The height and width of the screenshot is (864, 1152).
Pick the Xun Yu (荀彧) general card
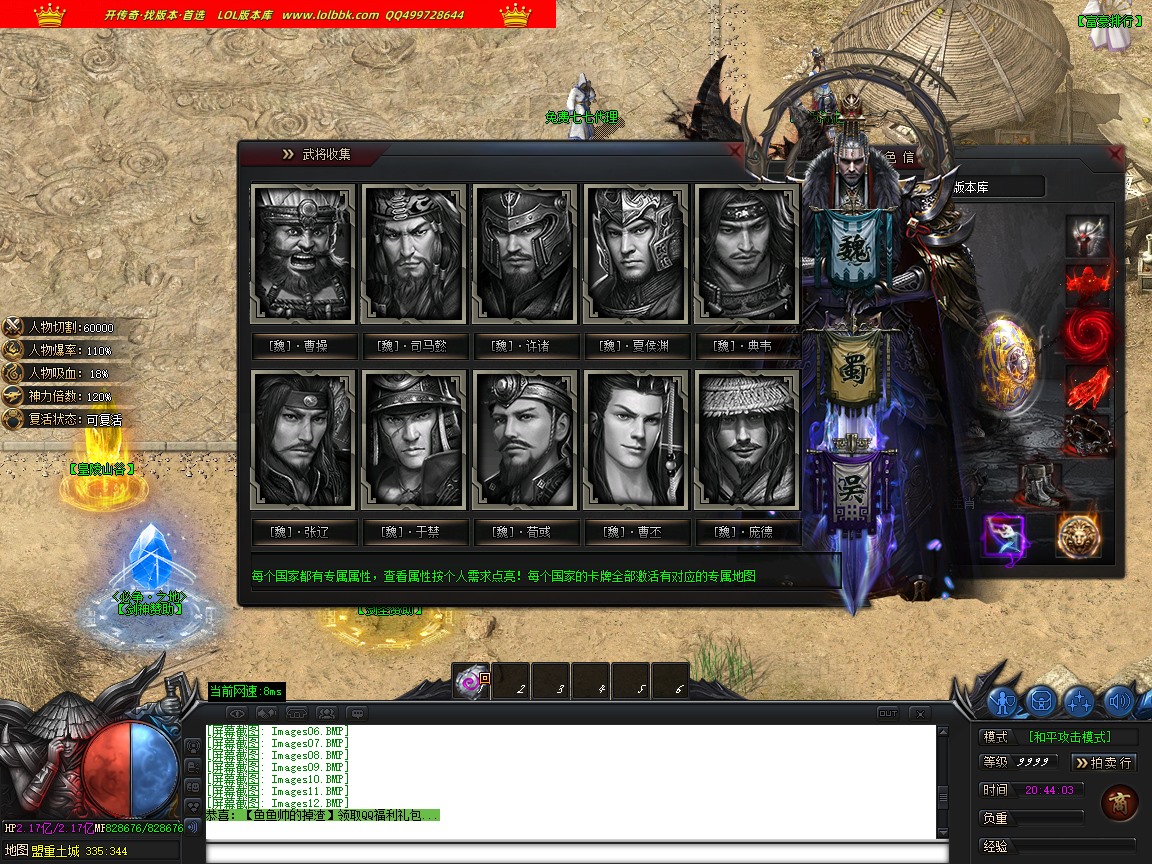(525, 440)
